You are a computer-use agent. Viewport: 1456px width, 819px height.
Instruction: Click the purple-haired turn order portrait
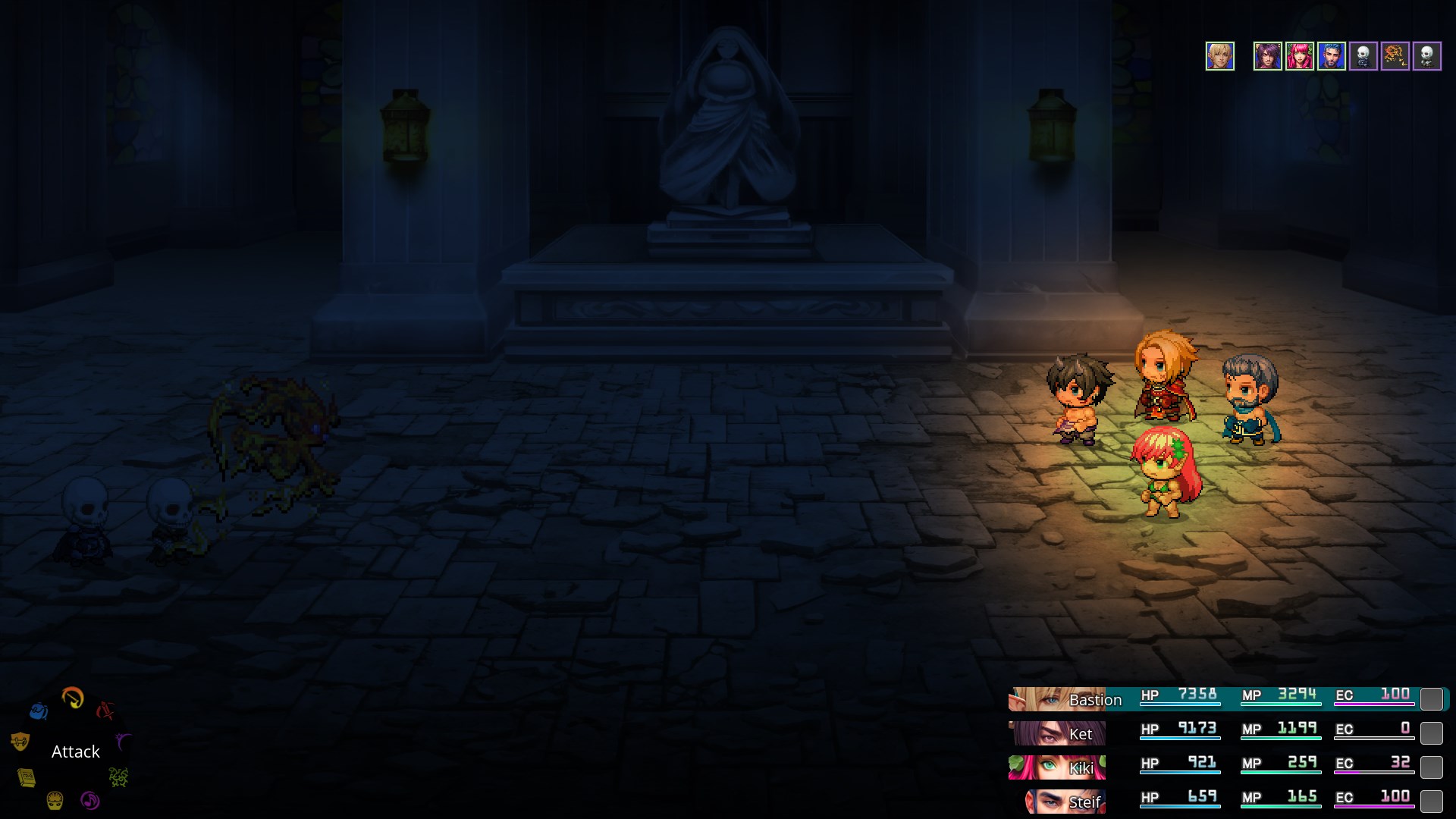[x=1267, y=56]
